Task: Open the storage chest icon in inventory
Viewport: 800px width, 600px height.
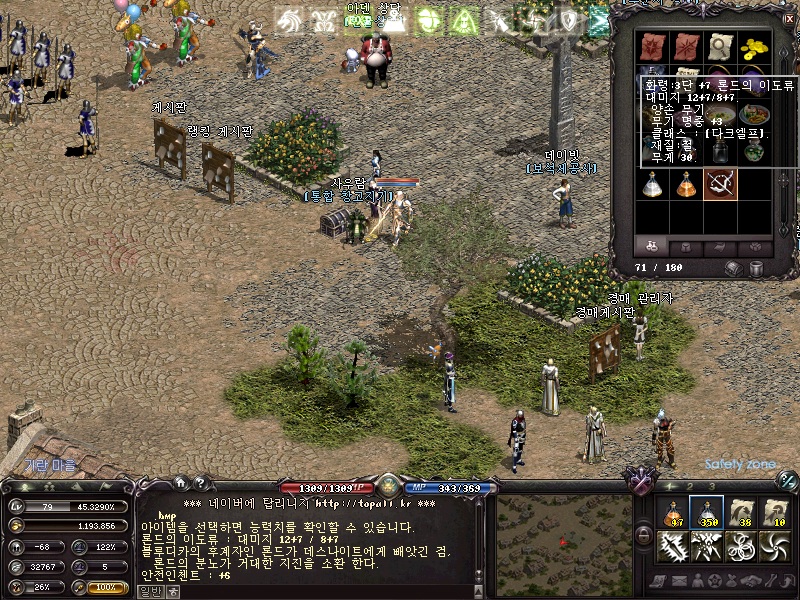Action: tap(735, 268)
